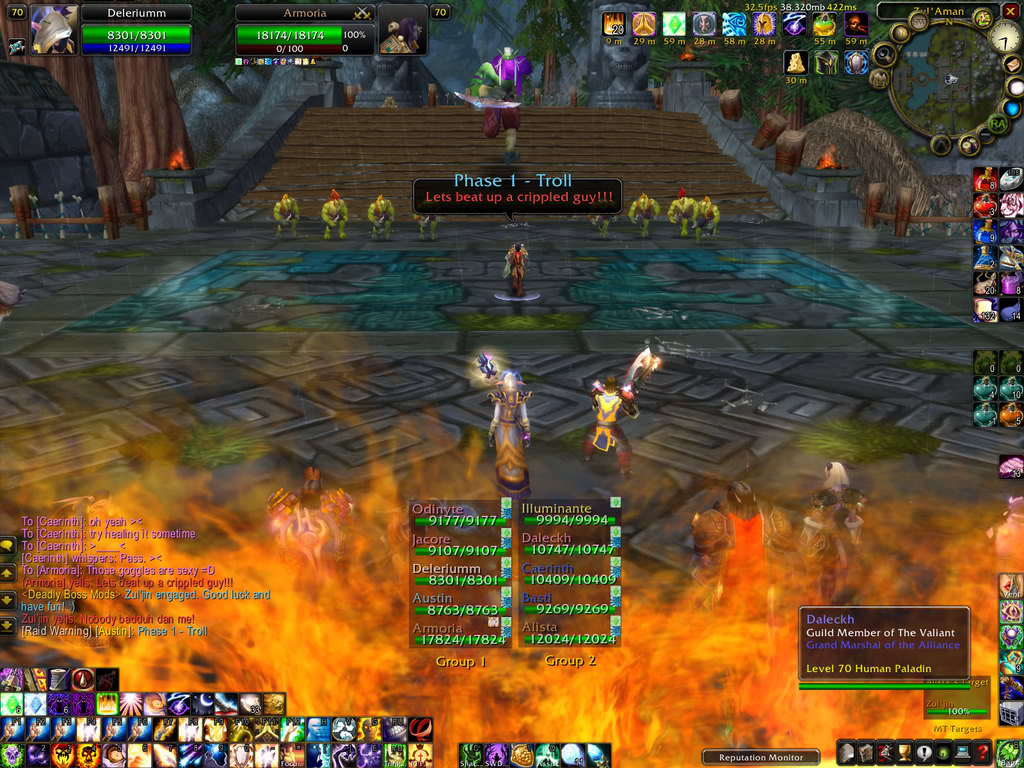Open the Reputation Monitor bar
This screenshot has height=768, width=1024.
761,757
